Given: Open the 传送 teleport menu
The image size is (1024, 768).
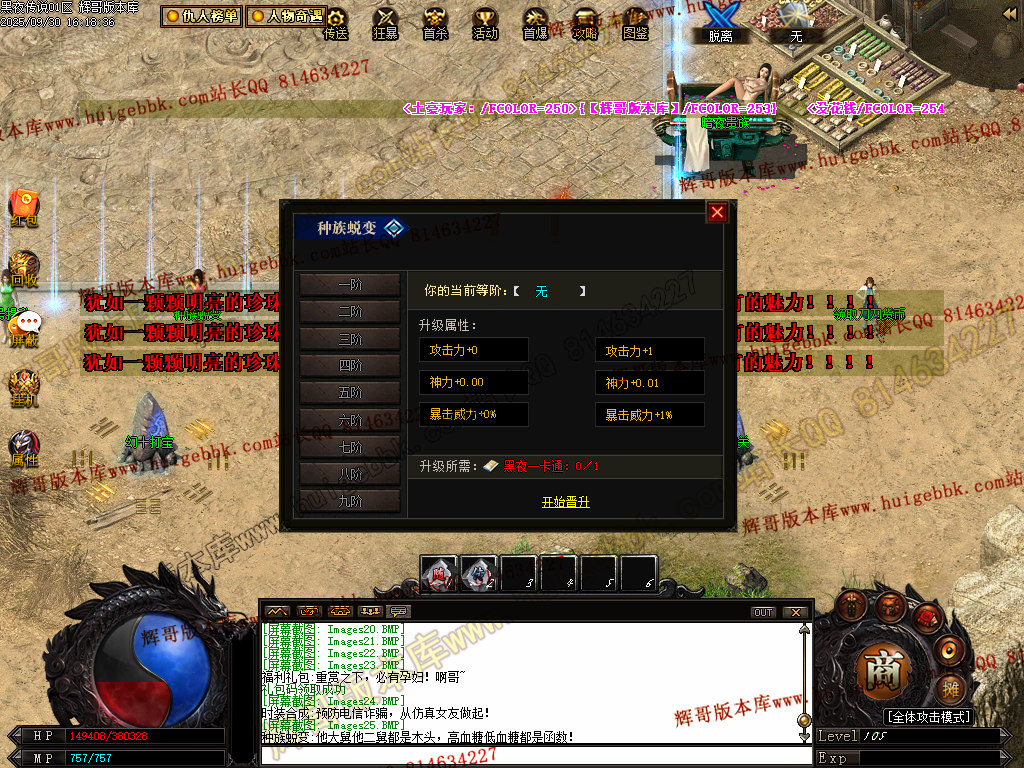Looking at the screenshot, I should pos(336,22).
